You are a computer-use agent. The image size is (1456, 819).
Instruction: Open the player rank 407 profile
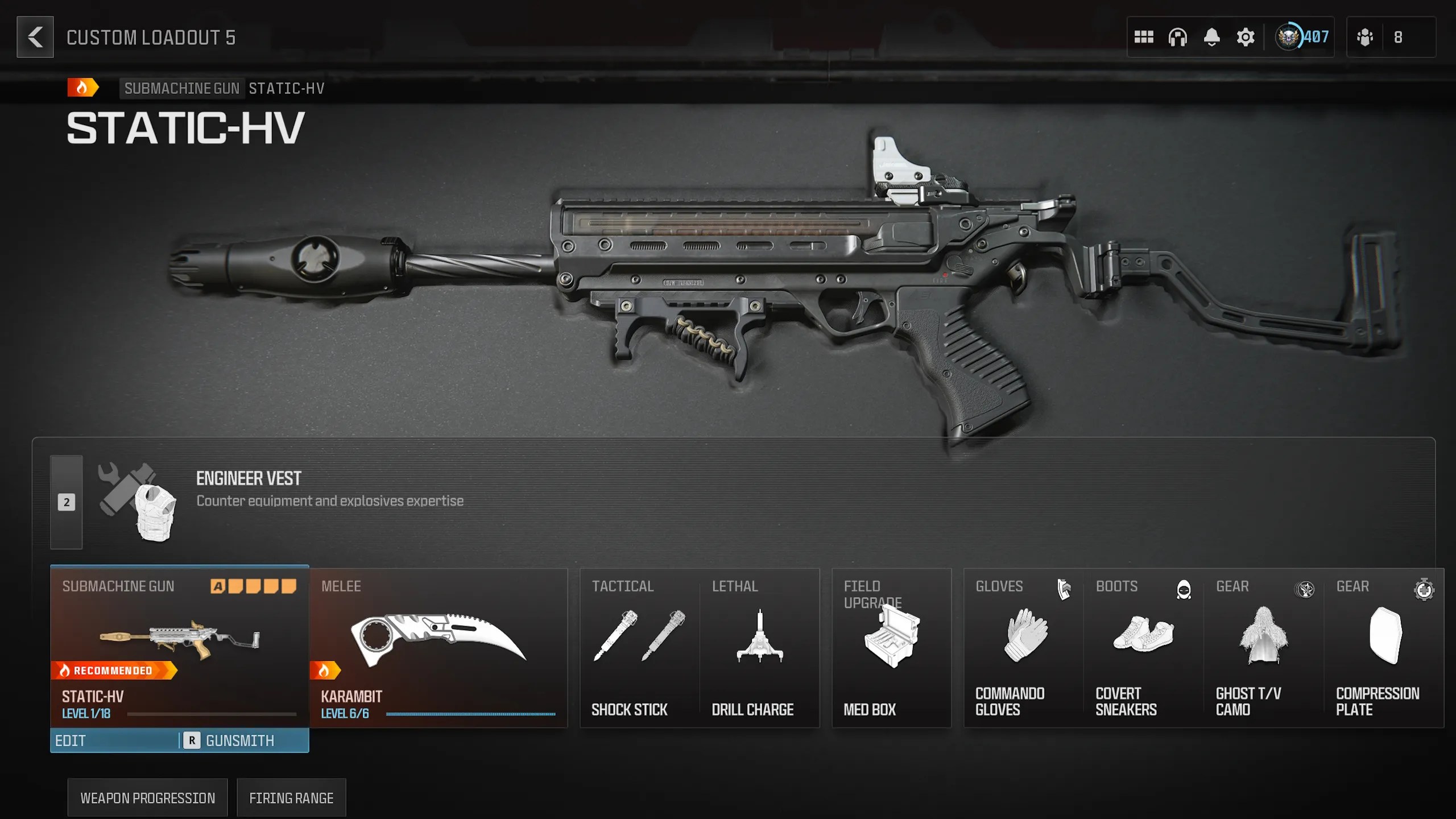pyautogui.click(x=1302, y=38)
